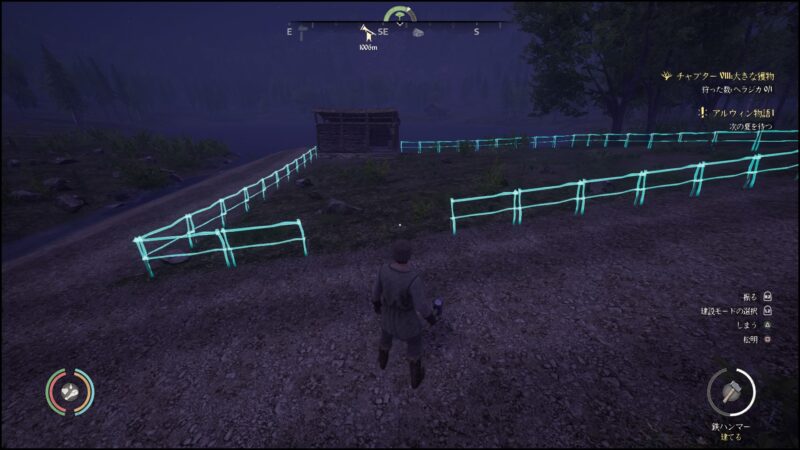The image size is (800, 450).
Task: Click the horn waypoint marker on compass
Action: 366,33
